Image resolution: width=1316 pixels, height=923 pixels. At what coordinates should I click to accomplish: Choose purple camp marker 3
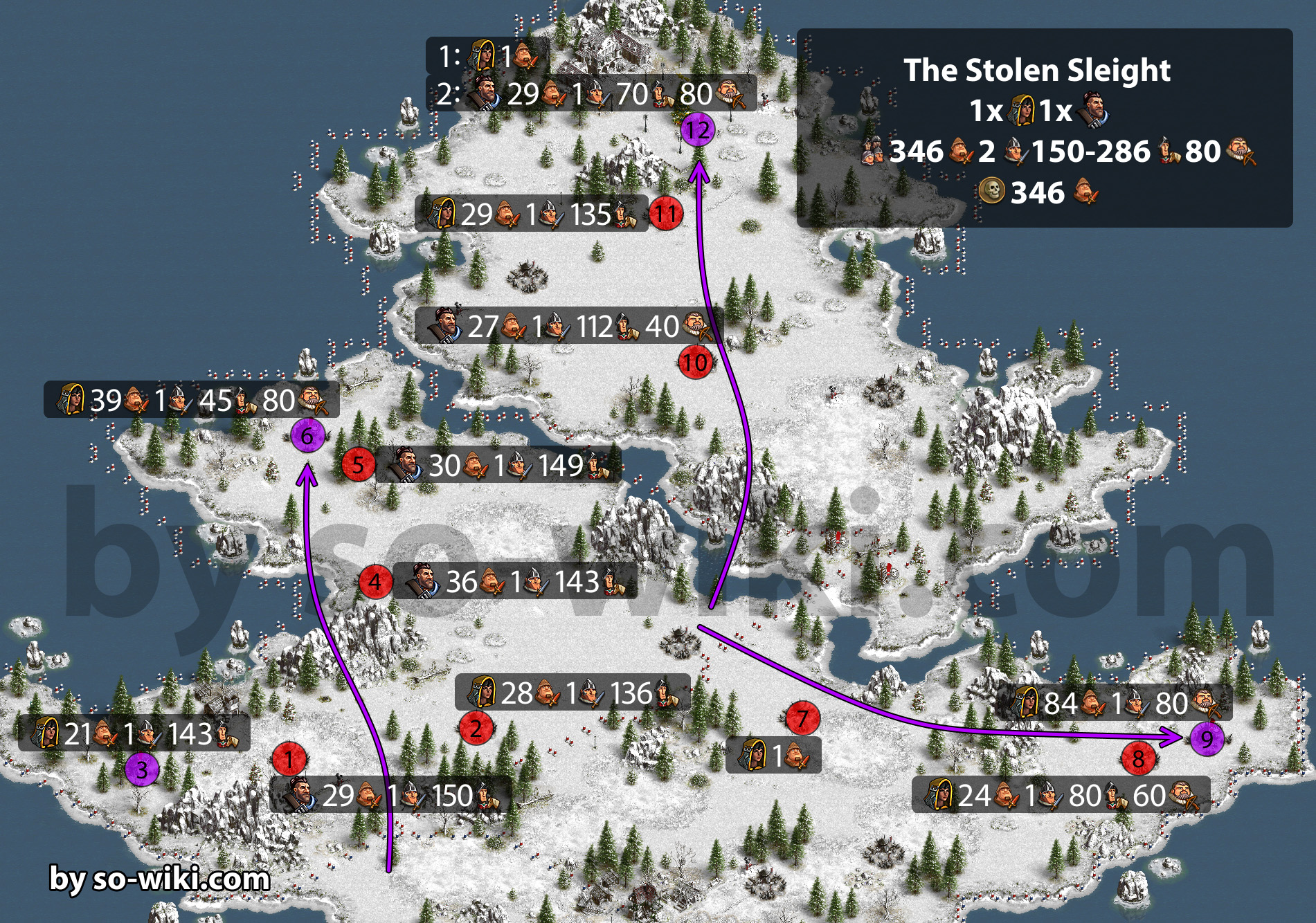point(142,769)
